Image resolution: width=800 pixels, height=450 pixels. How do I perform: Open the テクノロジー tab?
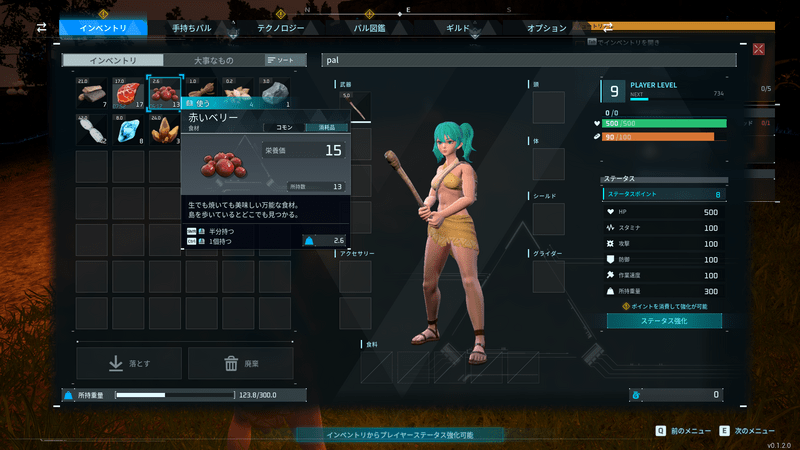pos(281,29)
